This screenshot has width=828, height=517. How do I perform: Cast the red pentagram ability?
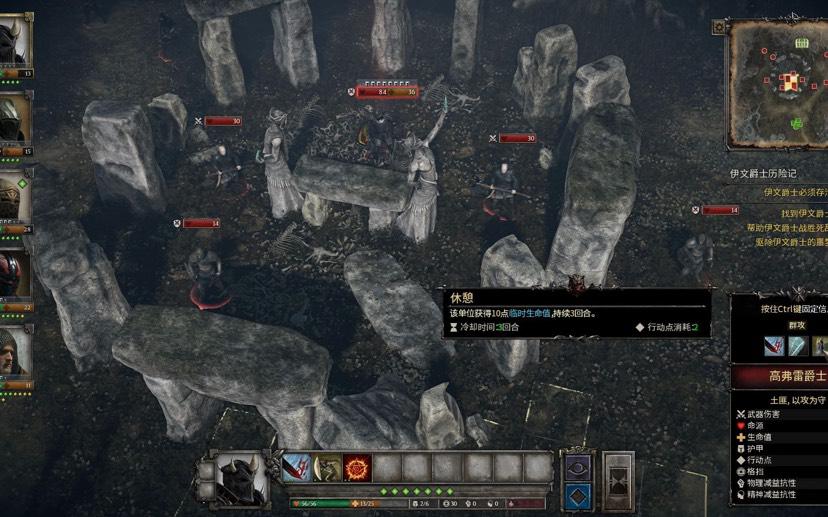(x=357, y=468)
